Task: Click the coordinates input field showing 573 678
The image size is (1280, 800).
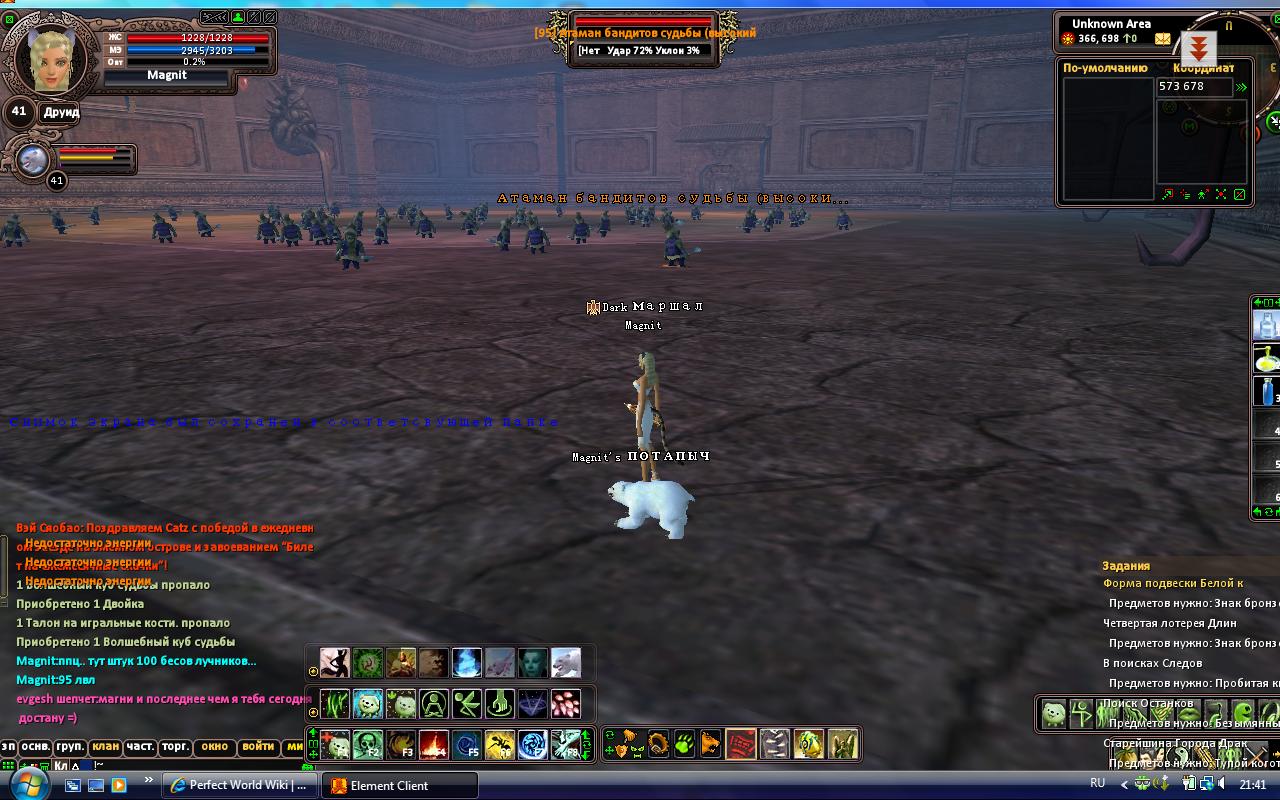Action: tap(1194, 87)
